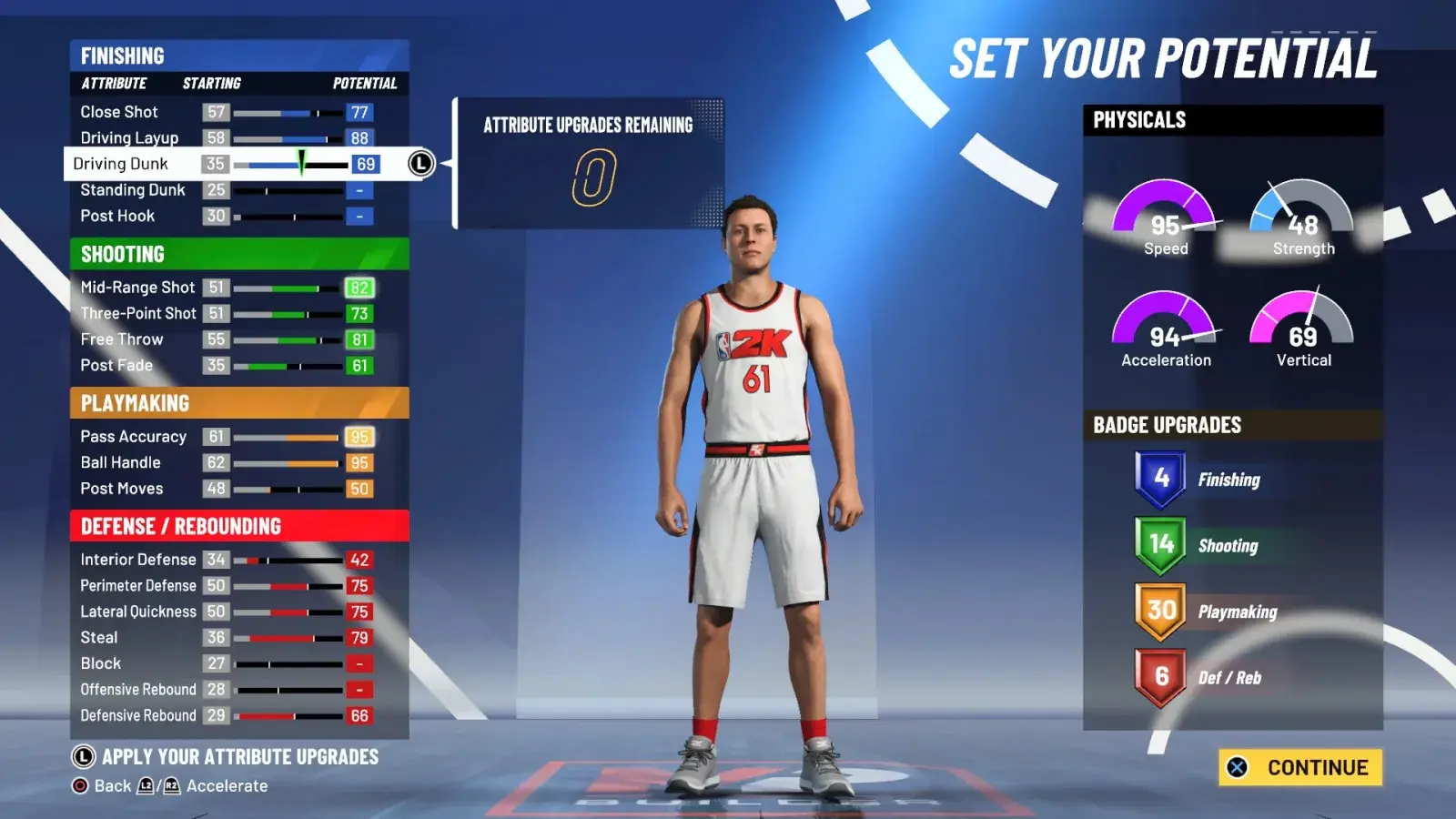Select the Block attribute row

(x=227, y=663)
